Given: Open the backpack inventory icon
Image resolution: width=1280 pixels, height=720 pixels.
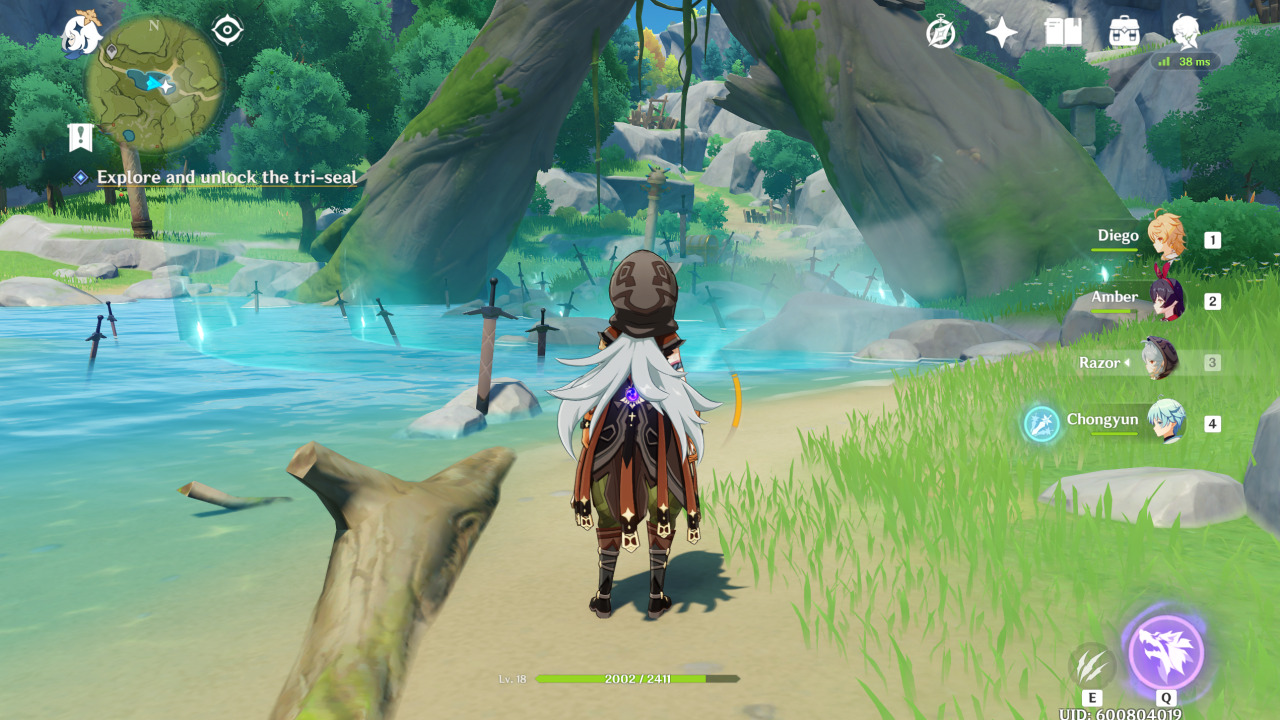Looking at the screenshot, I should point(1125,33).
